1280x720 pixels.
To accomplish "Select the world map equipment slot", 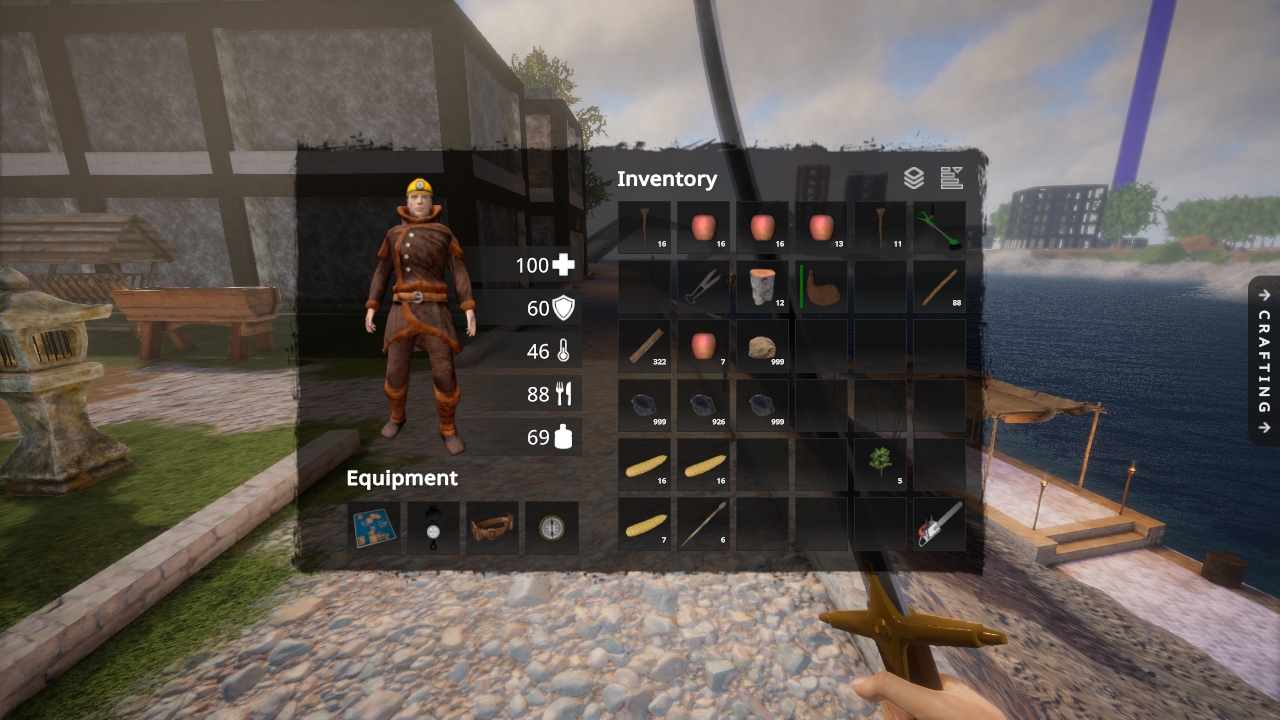I will pos(374,527).
